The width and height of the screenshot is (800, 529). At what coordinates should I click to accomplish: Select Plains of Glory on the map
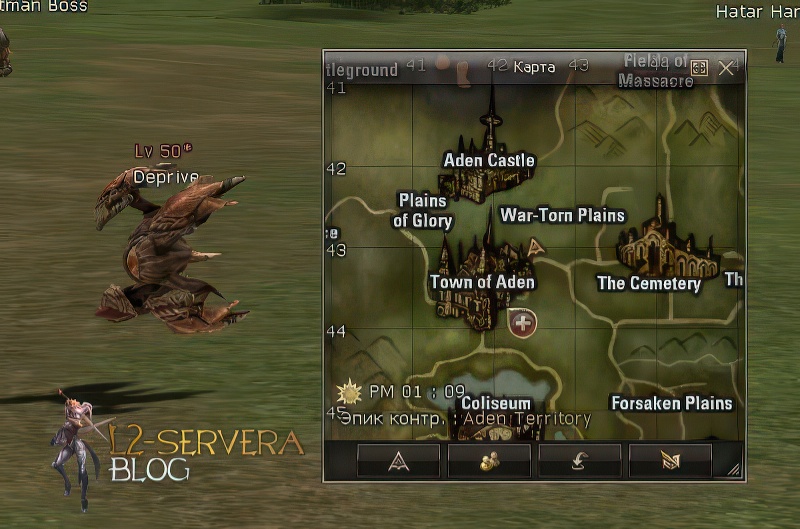(422, 211)
